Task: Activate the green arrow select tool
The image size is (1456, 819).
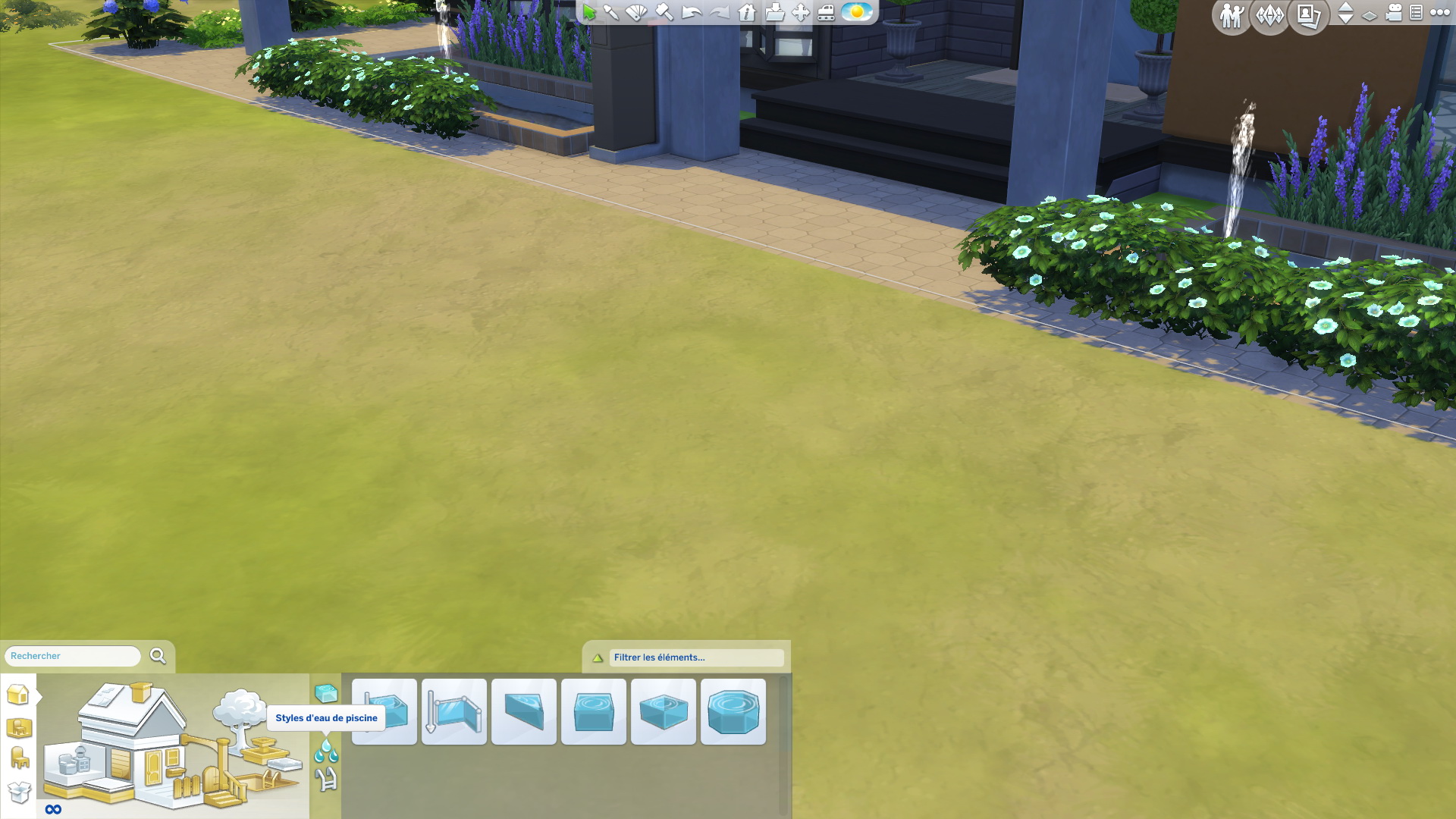Action: (589, 12)
